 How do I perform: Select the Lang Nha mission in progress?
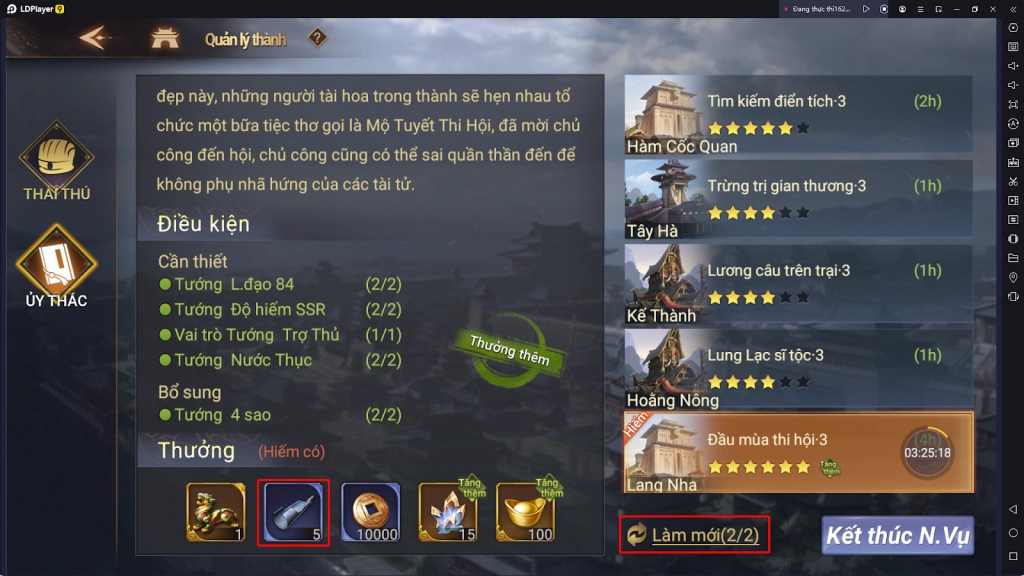[798, 453]
